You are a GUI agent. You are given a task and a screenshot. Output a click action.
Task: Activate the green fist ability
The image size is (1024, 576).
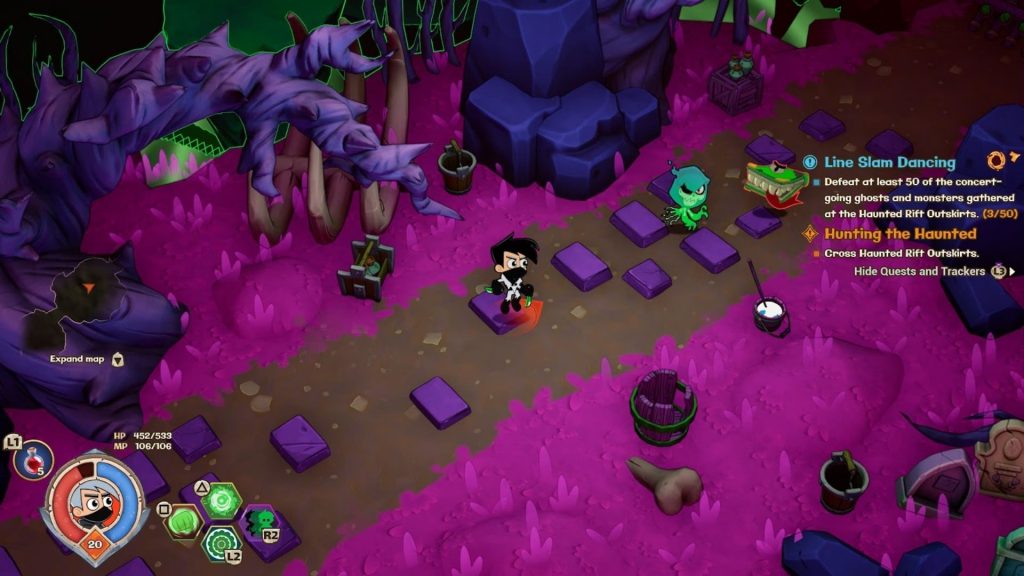(184, 522)
